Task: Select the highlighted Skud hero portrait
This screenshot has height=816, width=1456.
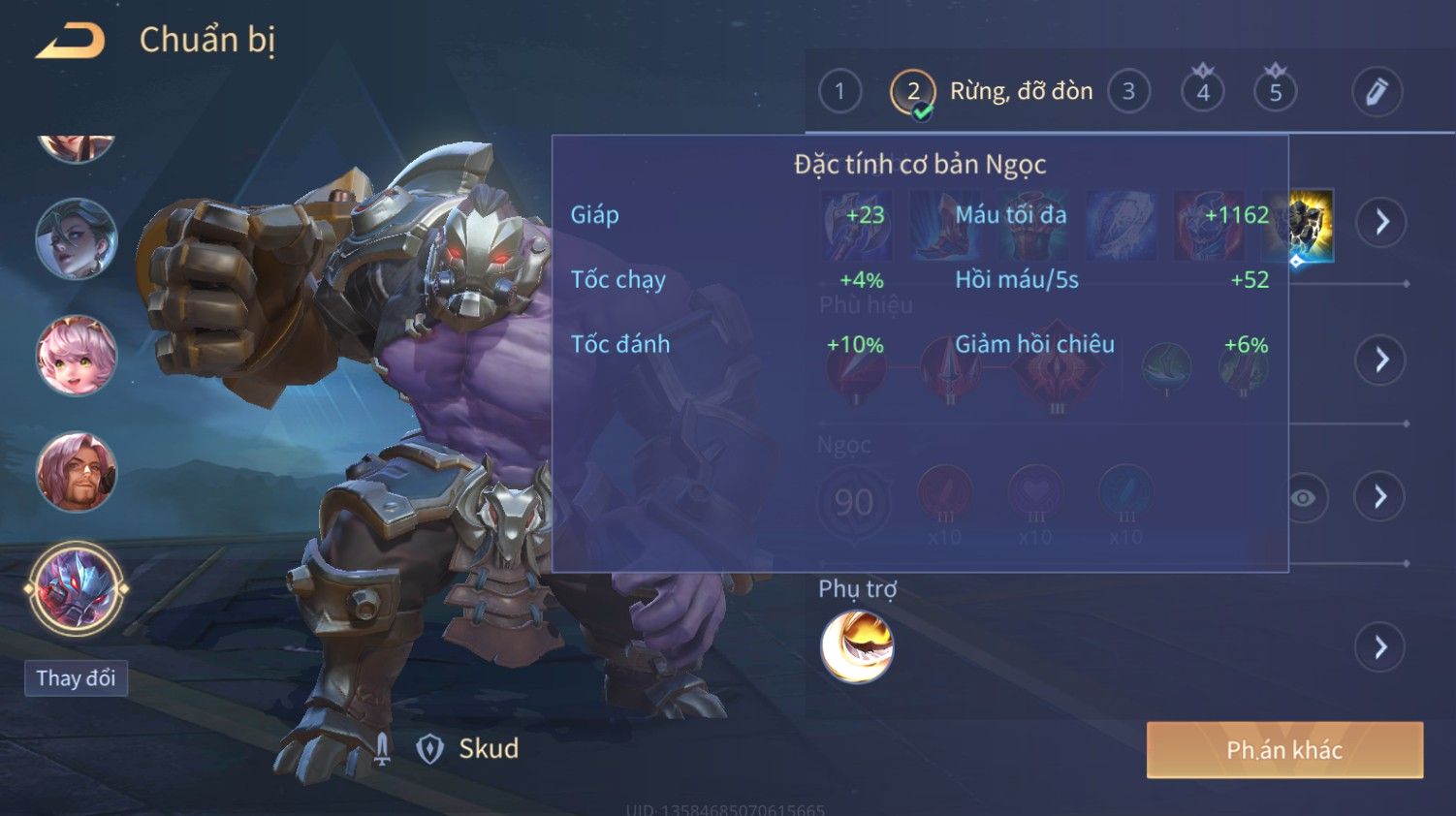Action: (x=77, y=588)
